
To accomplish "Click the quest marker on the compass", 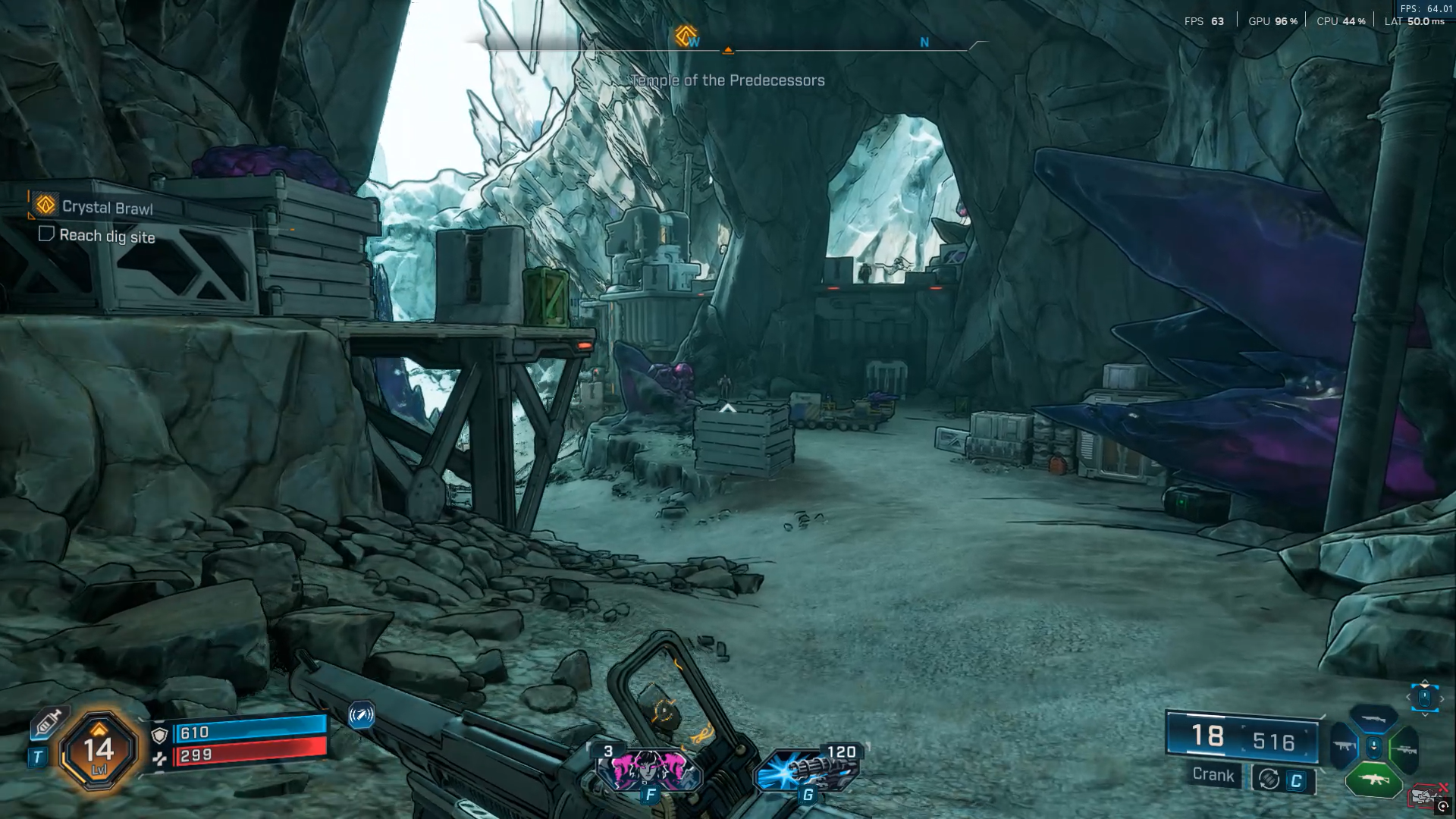I will (x=686, y=36).
